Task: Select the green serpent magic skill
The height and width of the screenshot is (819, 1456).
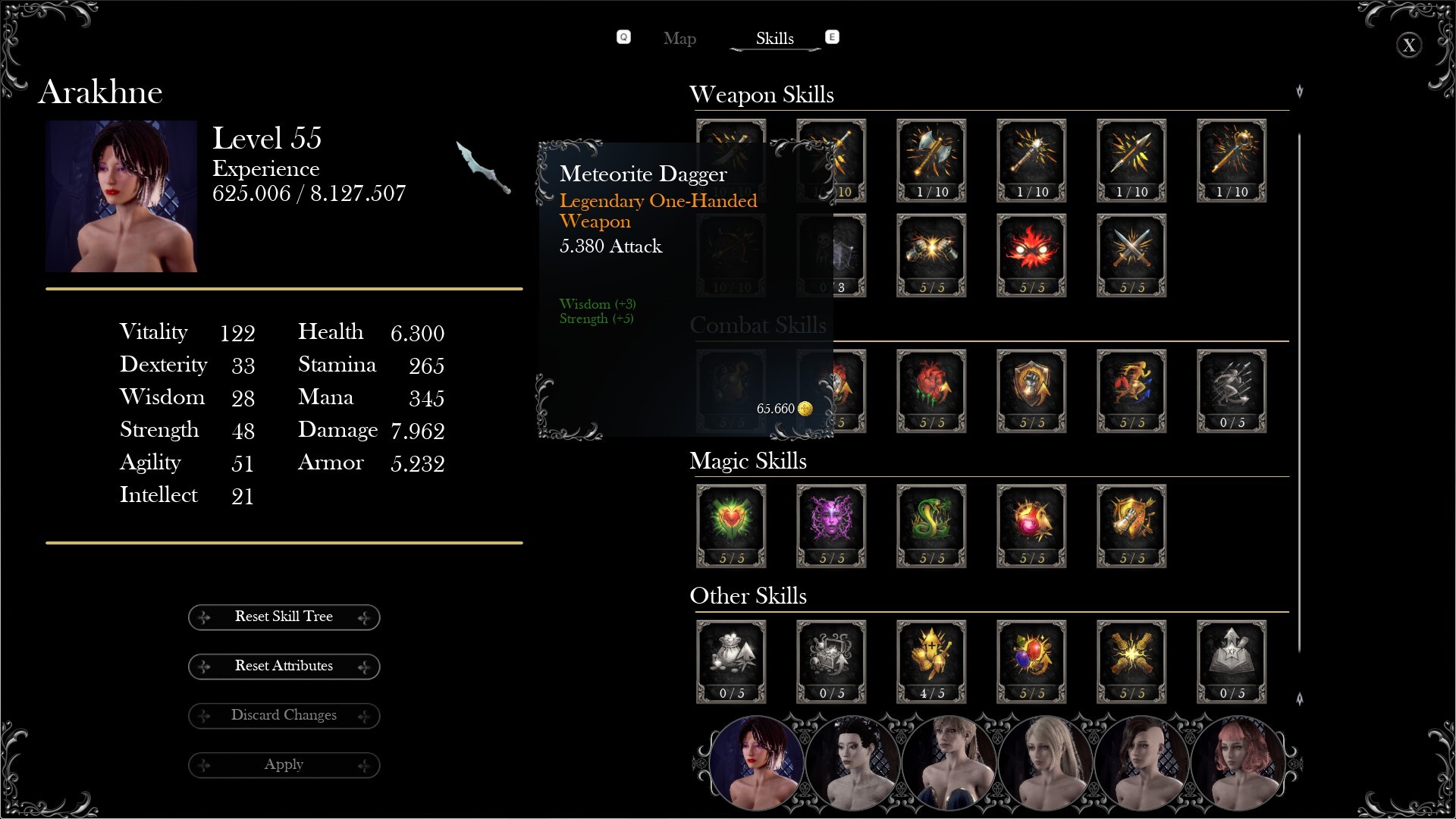Action: [931, 526]
